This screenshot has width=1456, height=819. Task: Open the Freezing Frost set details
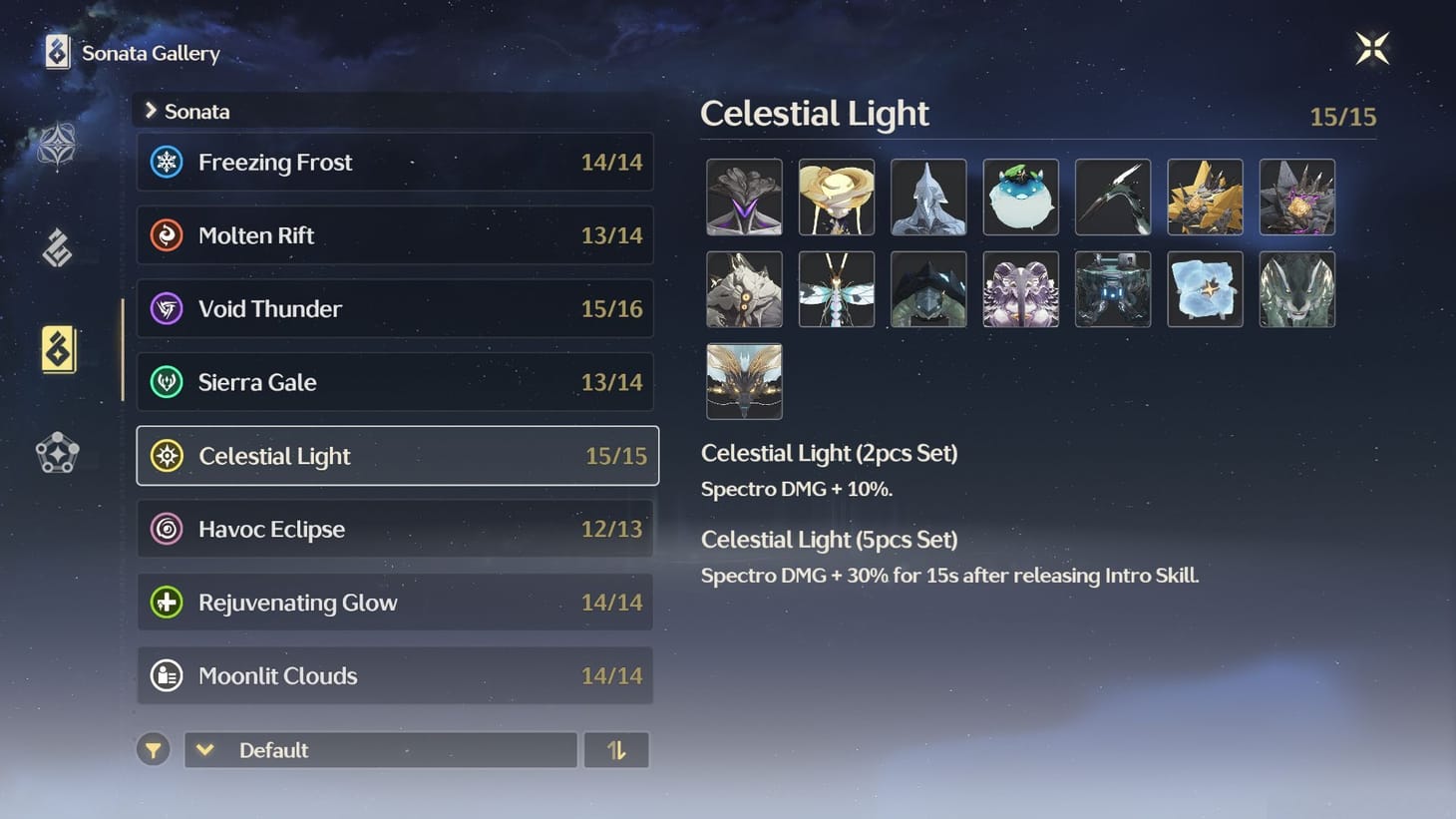coord(396,162)
